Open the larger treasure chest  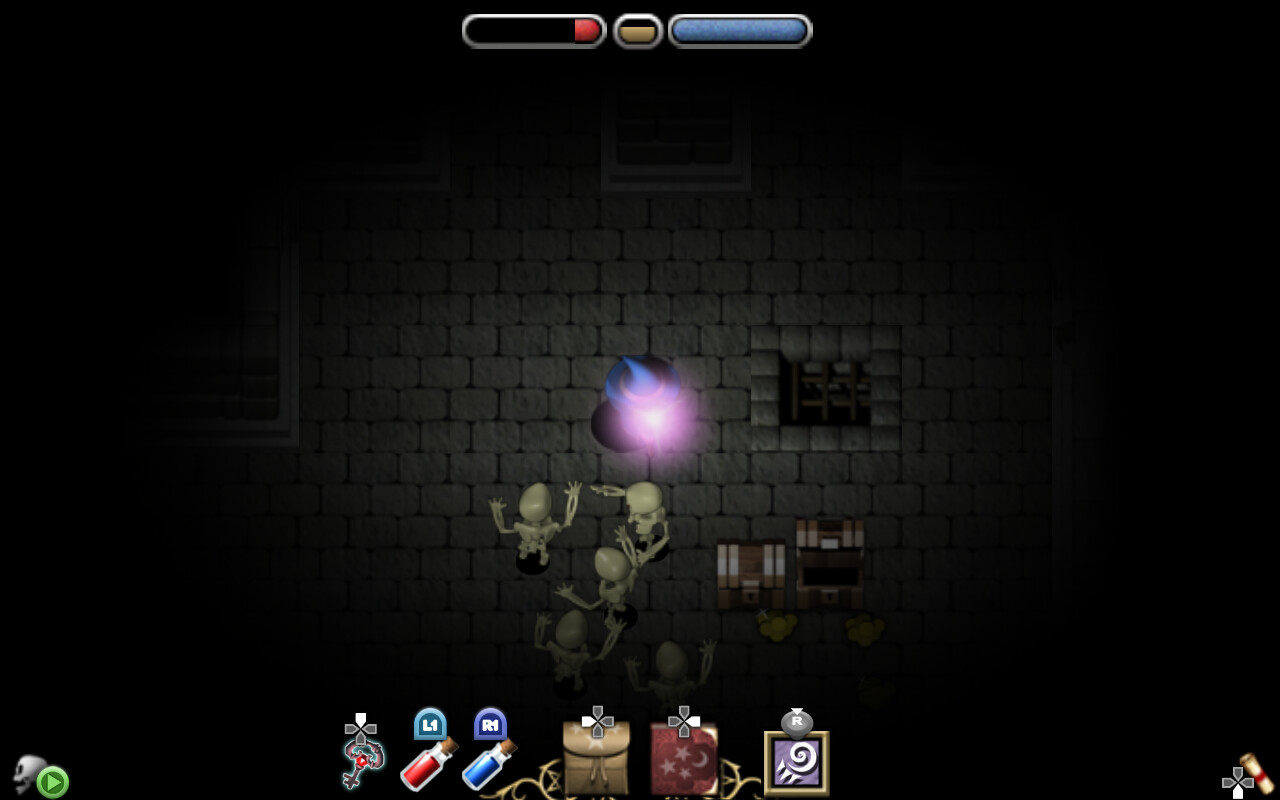coord(827,560)
